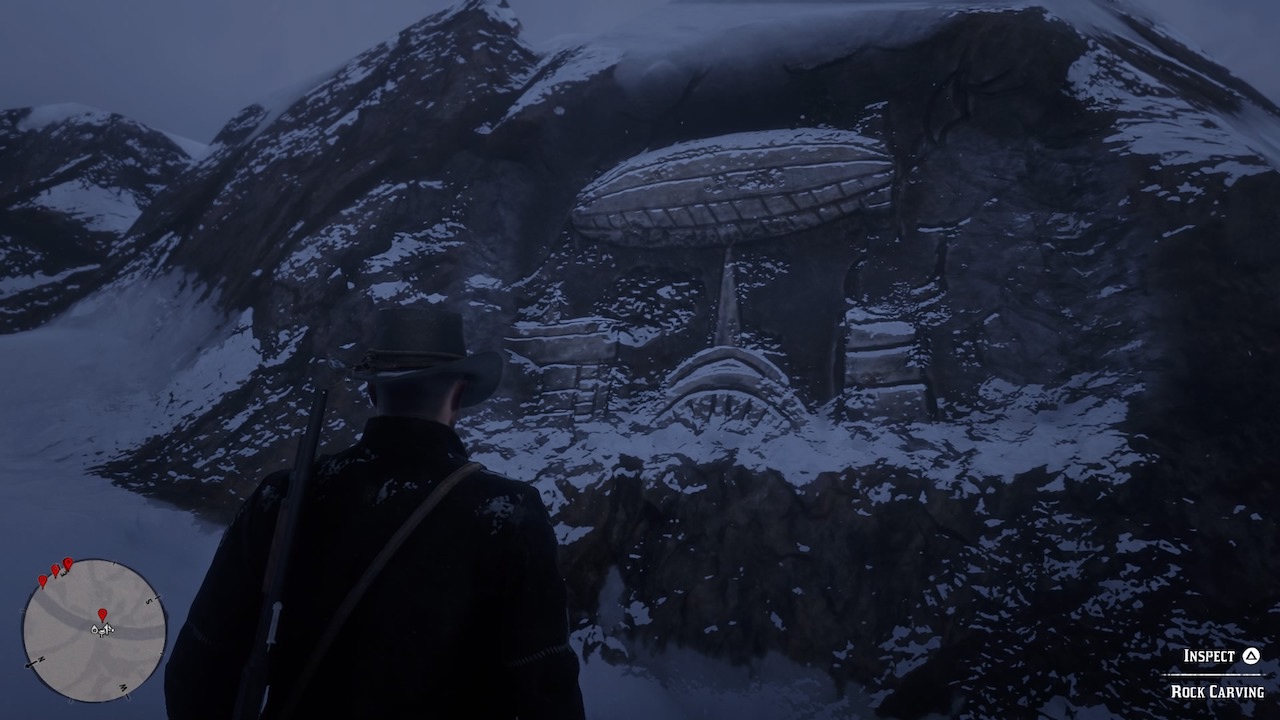The image size is (1280, 720).
Task: Click the leftmost red marker on the minimap
Action: pyautogui.click(x=42, y=580)
